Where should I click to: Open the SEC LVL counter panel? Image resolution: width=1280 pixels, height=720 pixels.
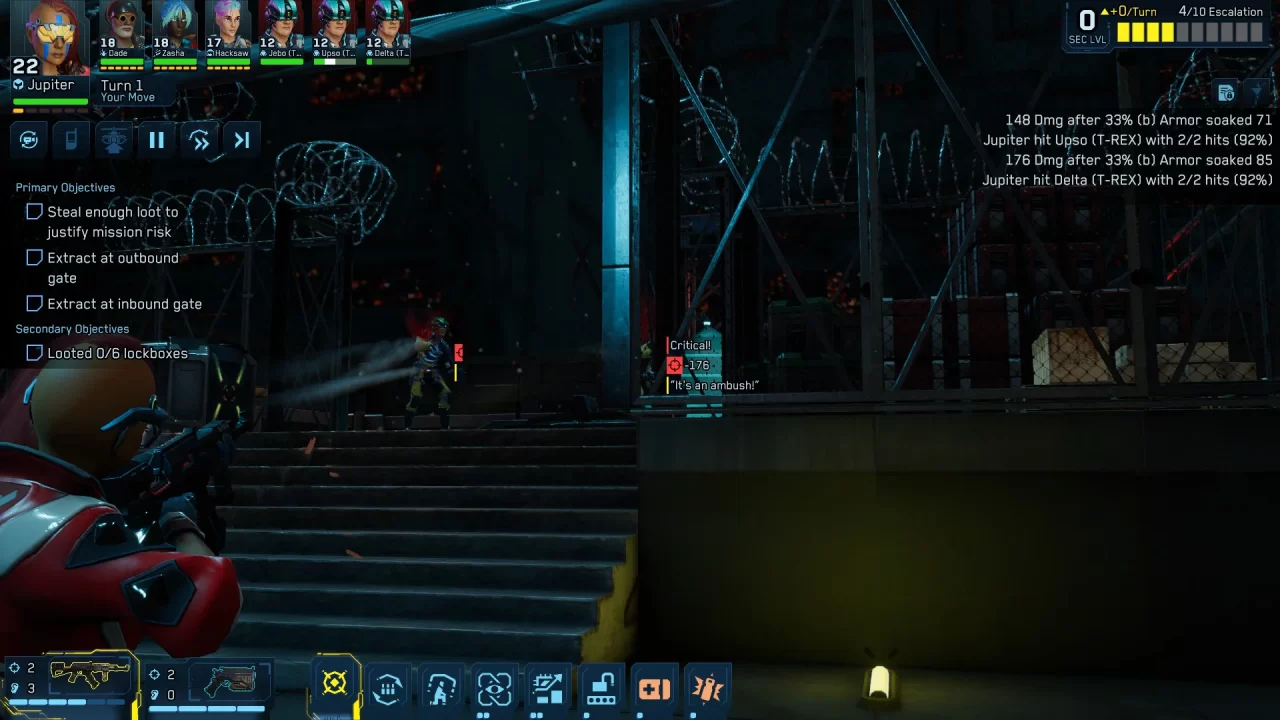(1087, 24)
